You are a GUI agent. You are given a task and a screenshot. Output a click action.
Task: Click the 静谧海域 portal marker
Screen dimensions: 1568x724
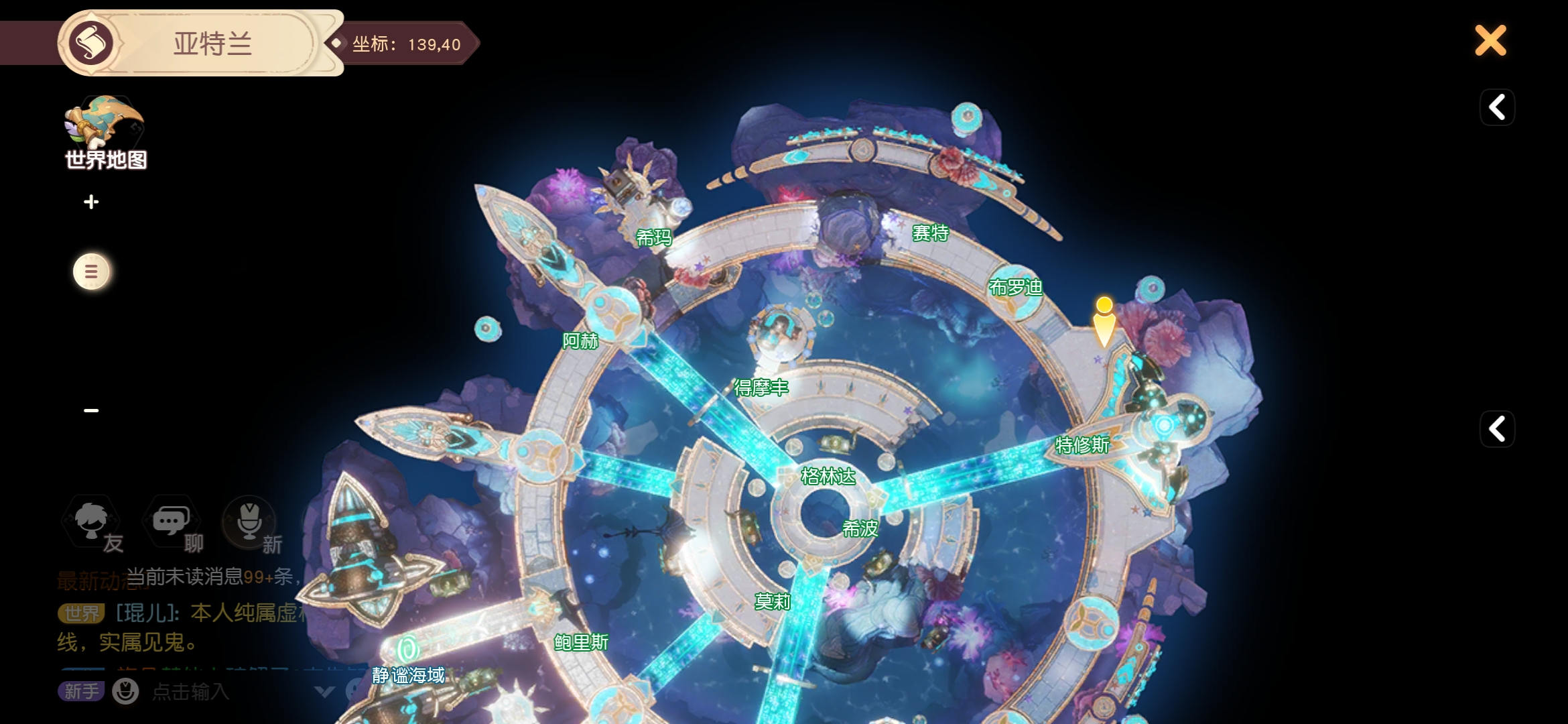pyautogui.click(x=407, y=650)
